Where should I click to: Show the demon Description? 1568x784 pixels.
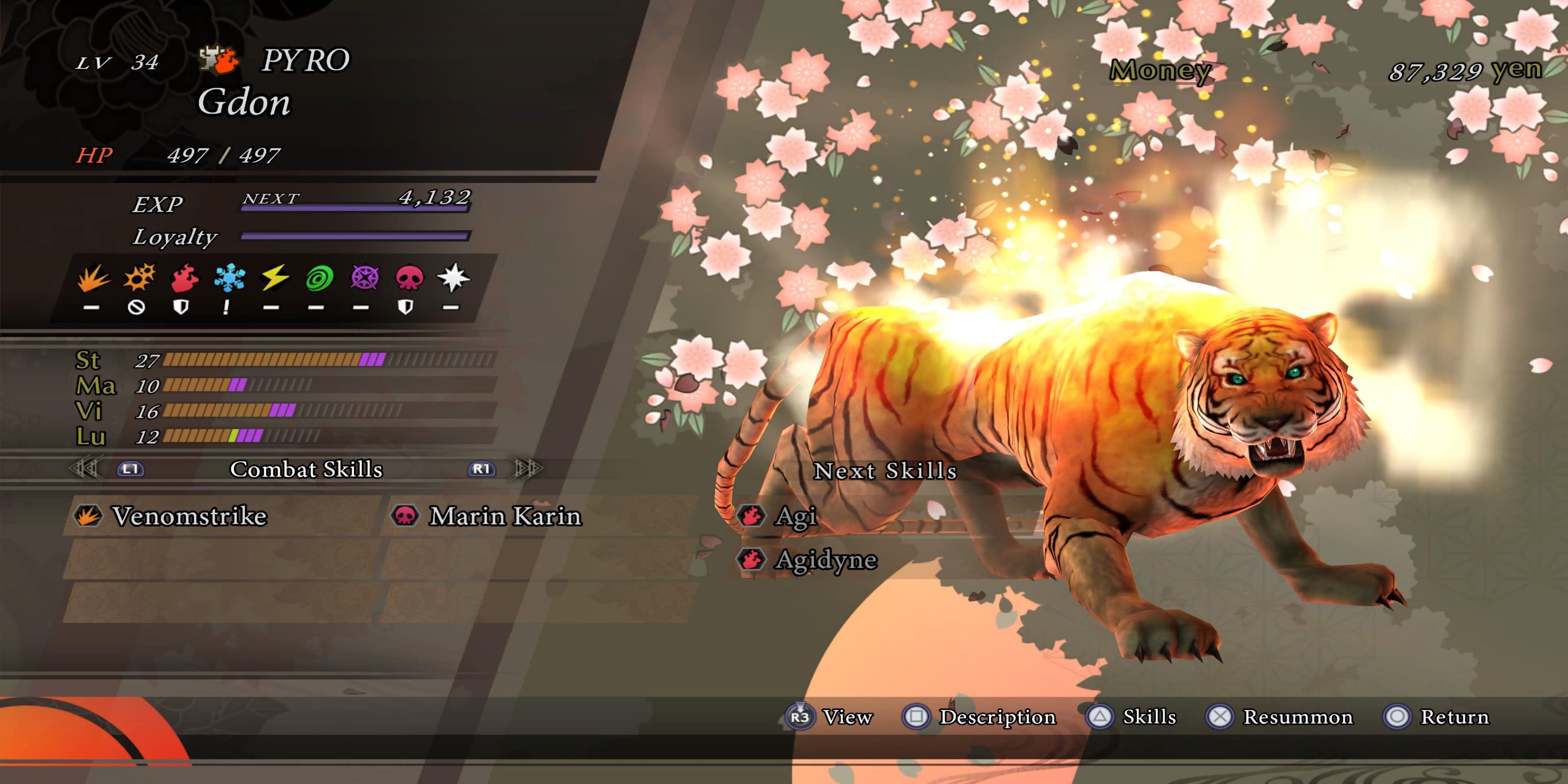click(997, 717)
